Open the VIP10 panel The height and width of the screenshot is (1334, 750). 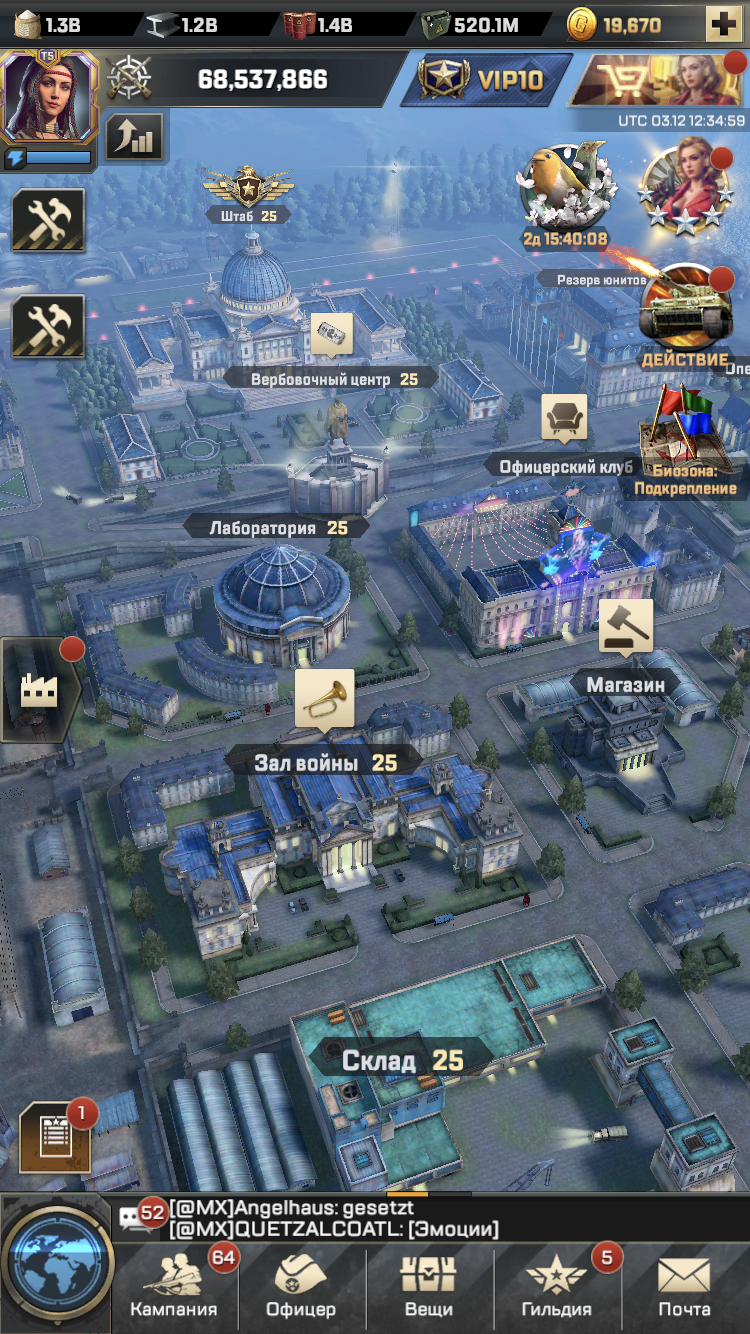point(486,79)
